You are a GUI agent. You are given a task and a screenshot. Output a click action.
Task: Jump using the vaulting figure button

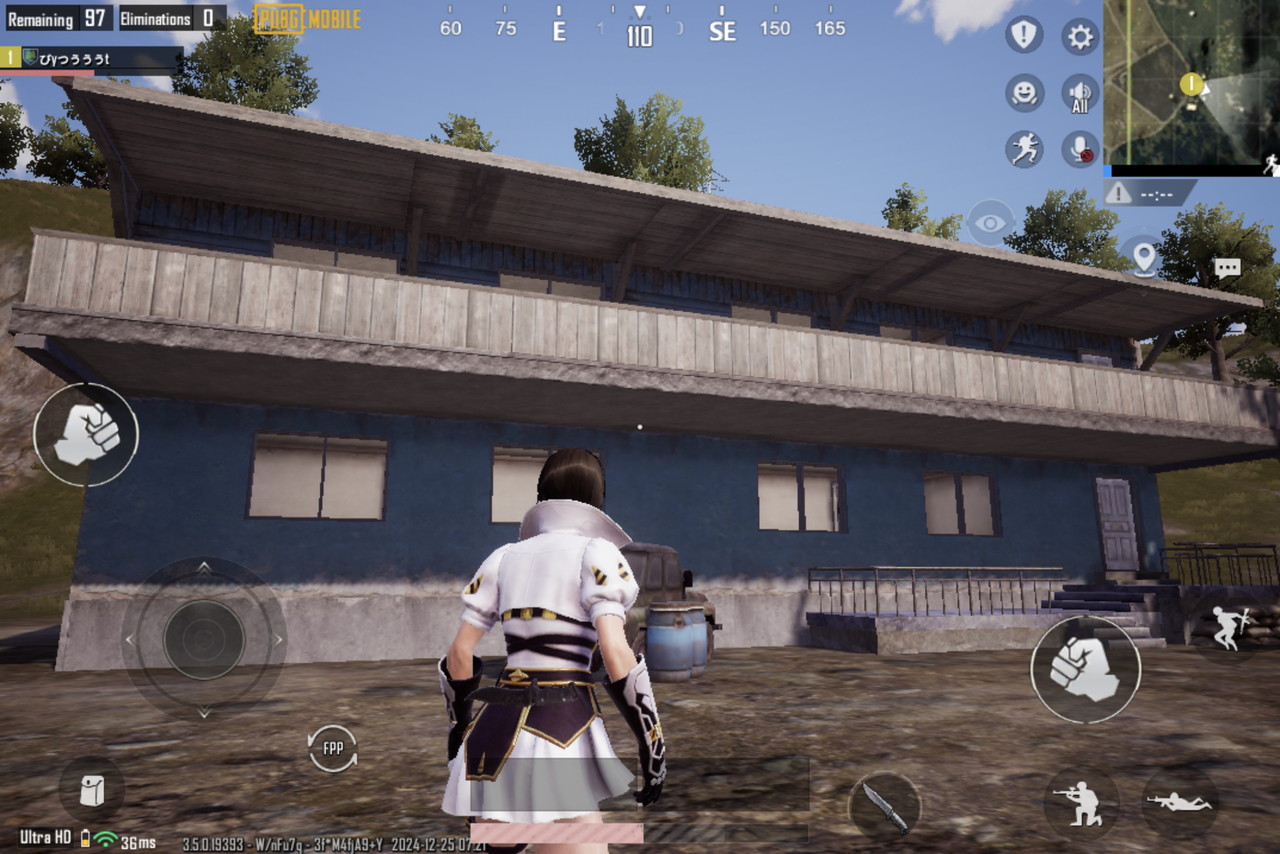coord(1229,627)
